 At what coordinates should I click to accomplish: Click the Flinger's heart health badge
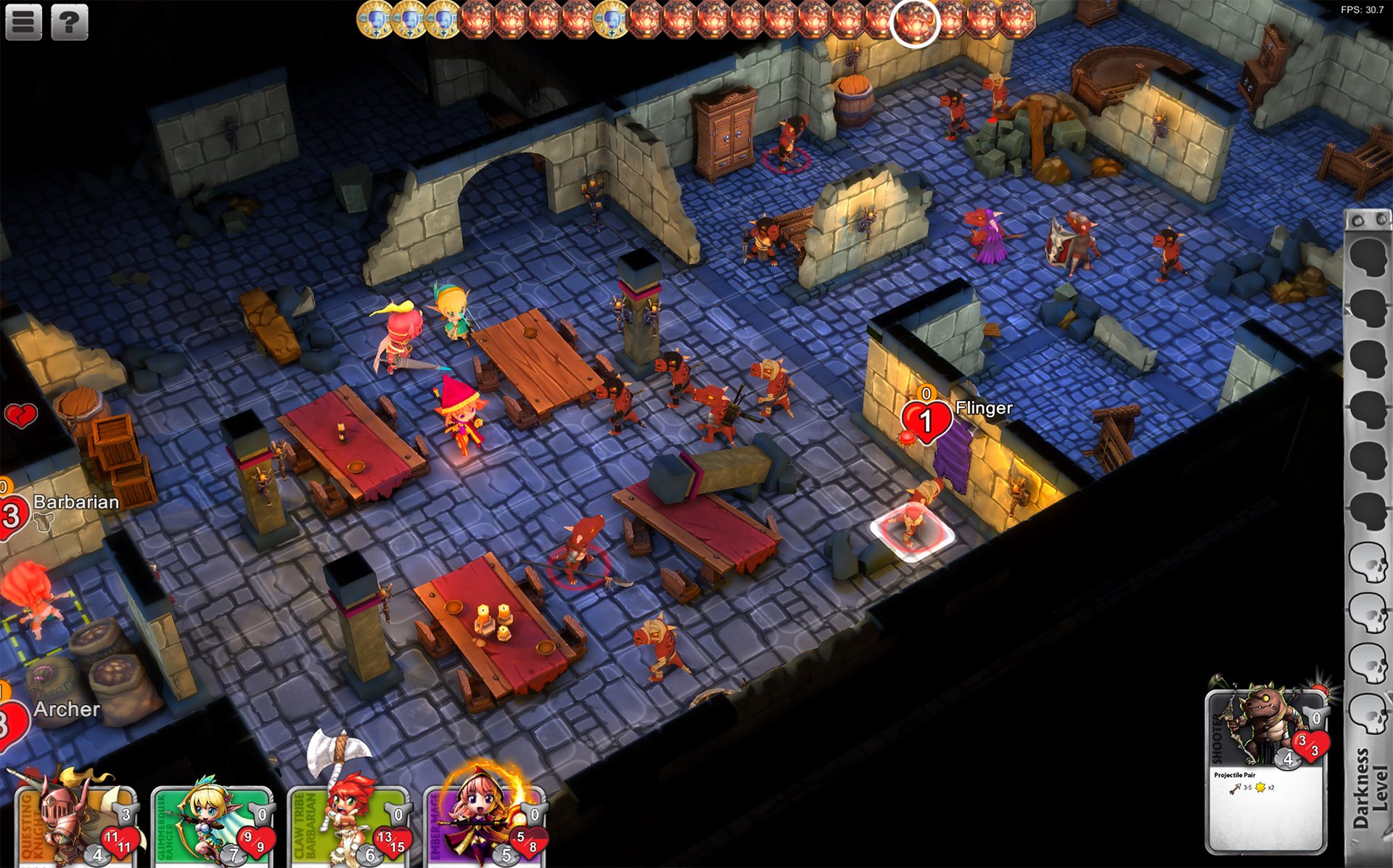pyautogui.click(x=926, y=421)
